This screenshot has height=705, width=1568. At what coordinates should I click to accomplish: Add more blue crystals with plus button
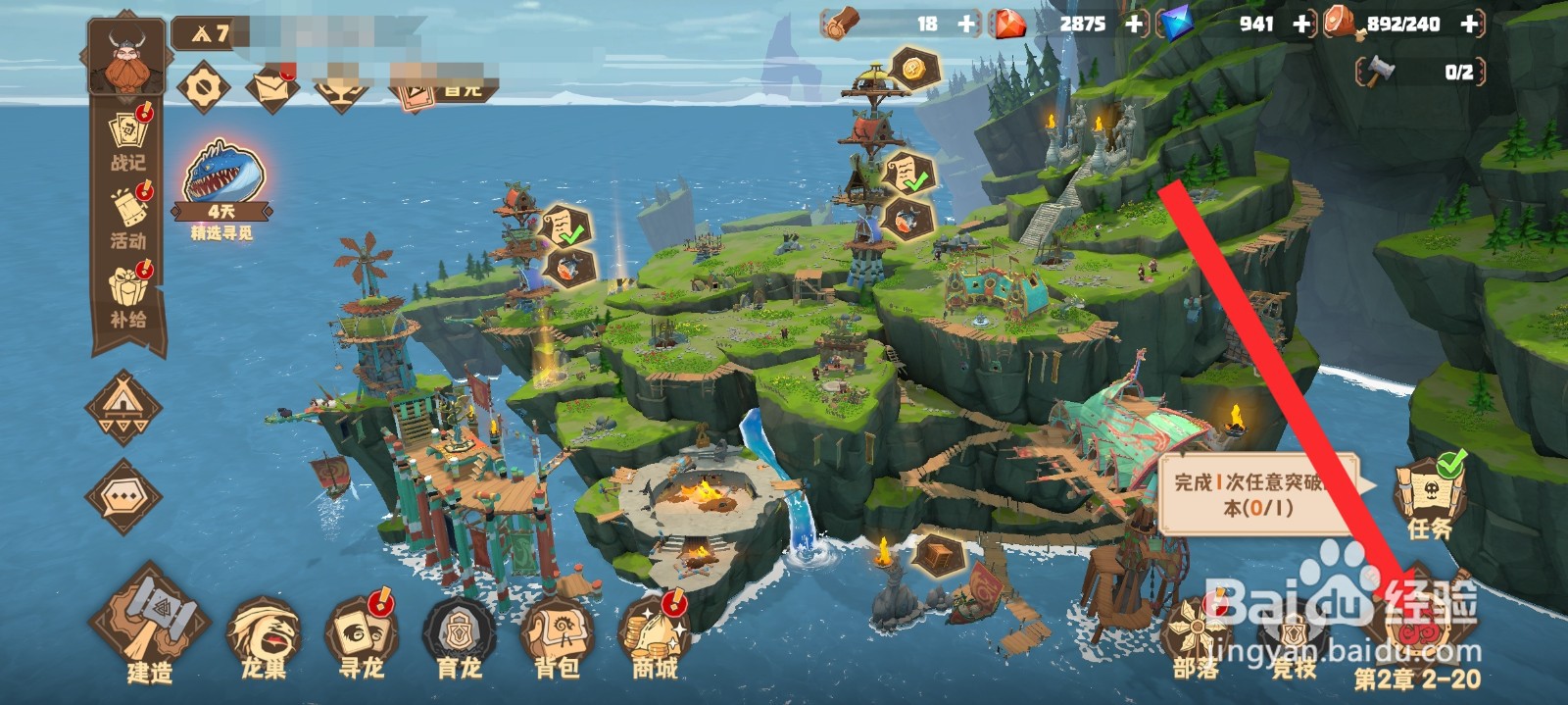1301,25
